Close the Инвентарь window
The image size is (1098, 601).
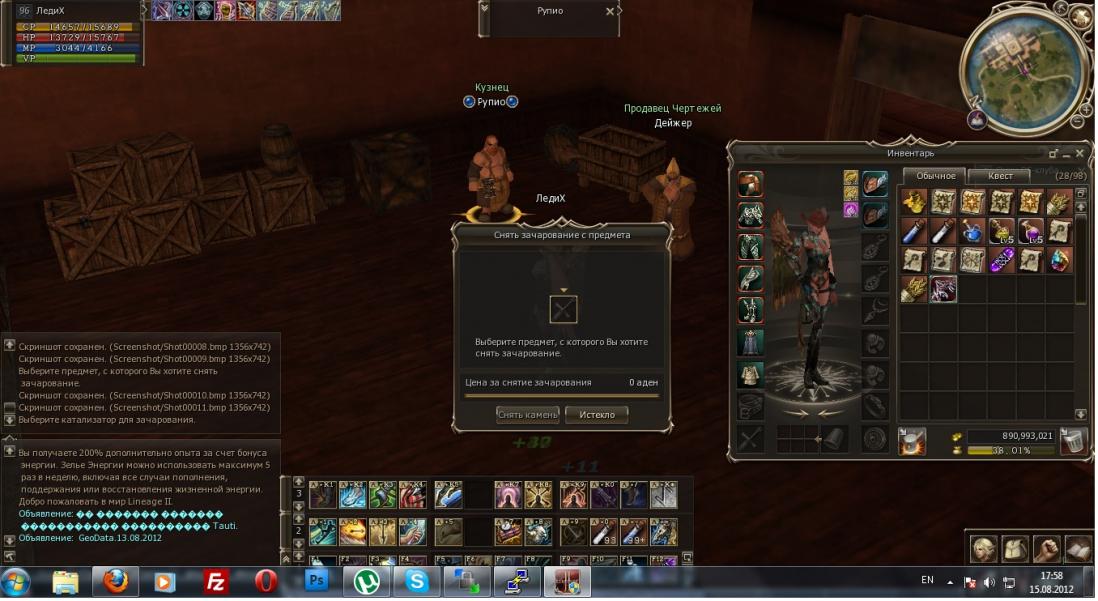coord(1079,154)
